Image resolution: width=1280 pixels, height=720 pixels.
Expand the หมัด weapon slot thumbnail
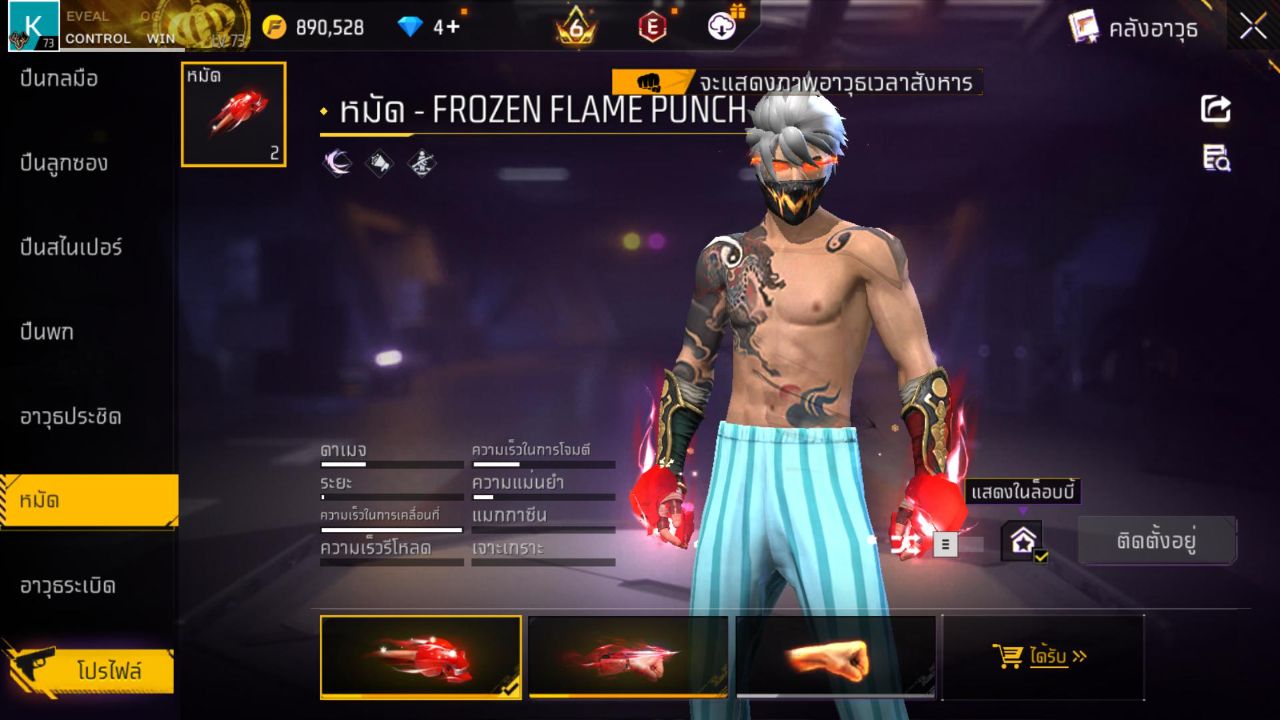pos(233,113)
